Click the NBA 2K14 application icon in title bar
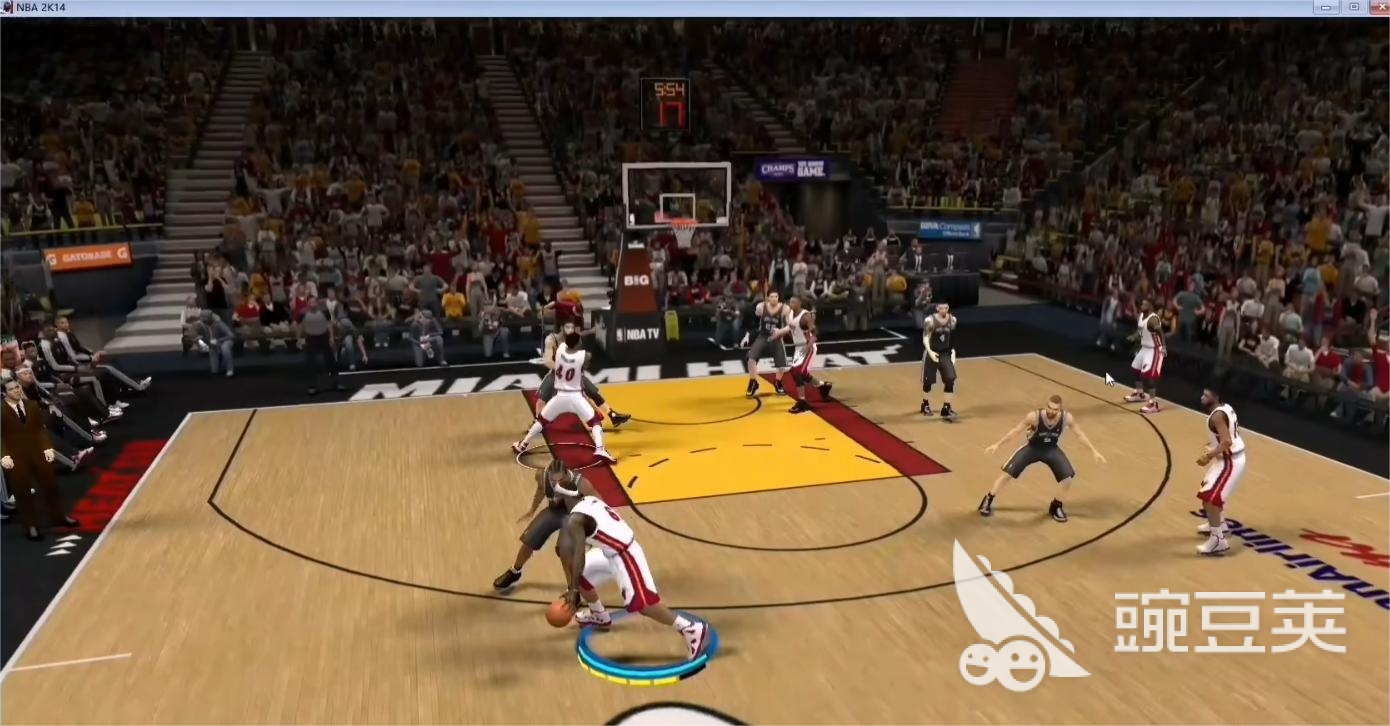 point(10,6)
